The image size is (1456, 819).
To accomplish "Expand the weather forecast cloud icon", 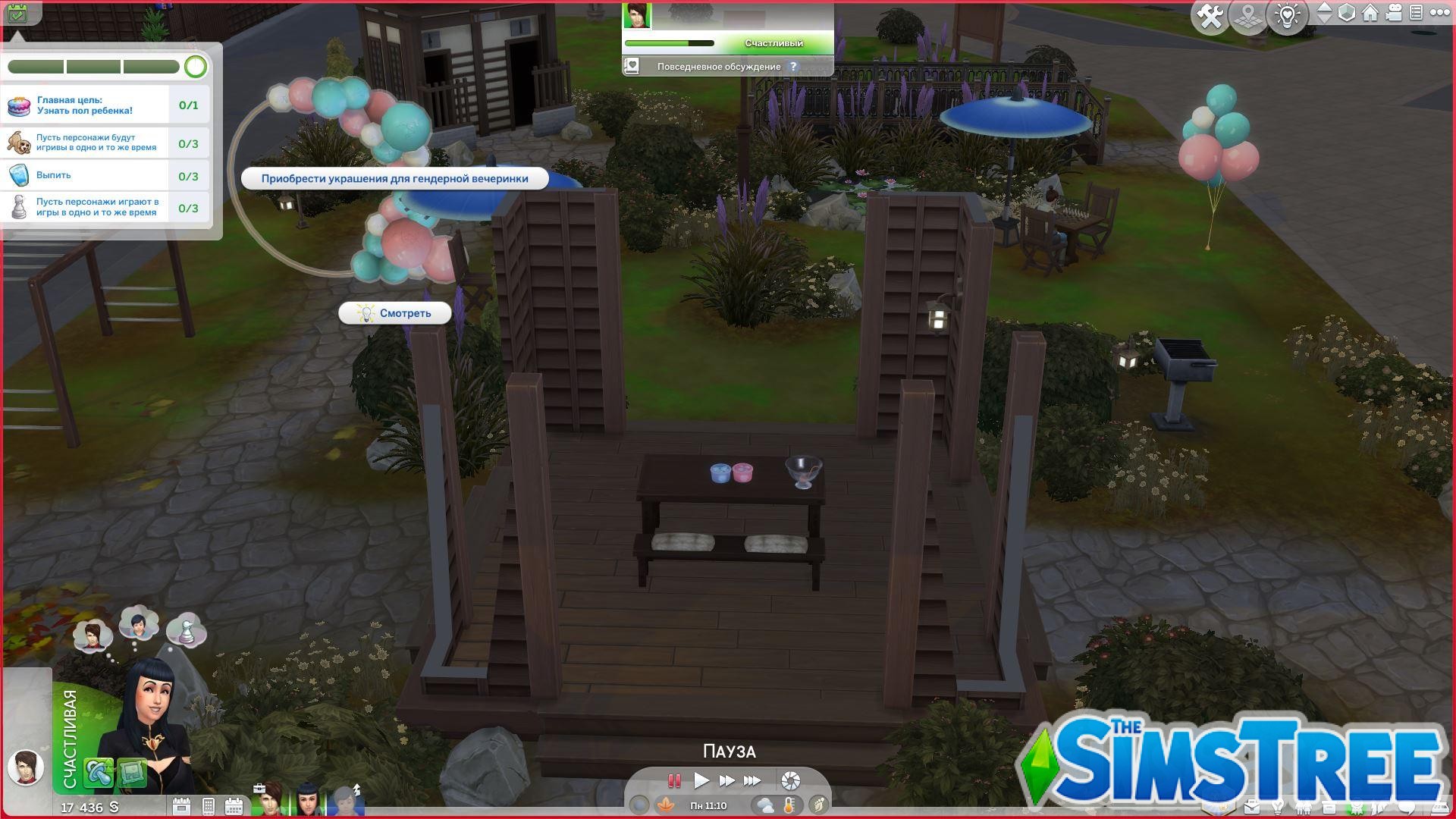I will click(765, 805).
